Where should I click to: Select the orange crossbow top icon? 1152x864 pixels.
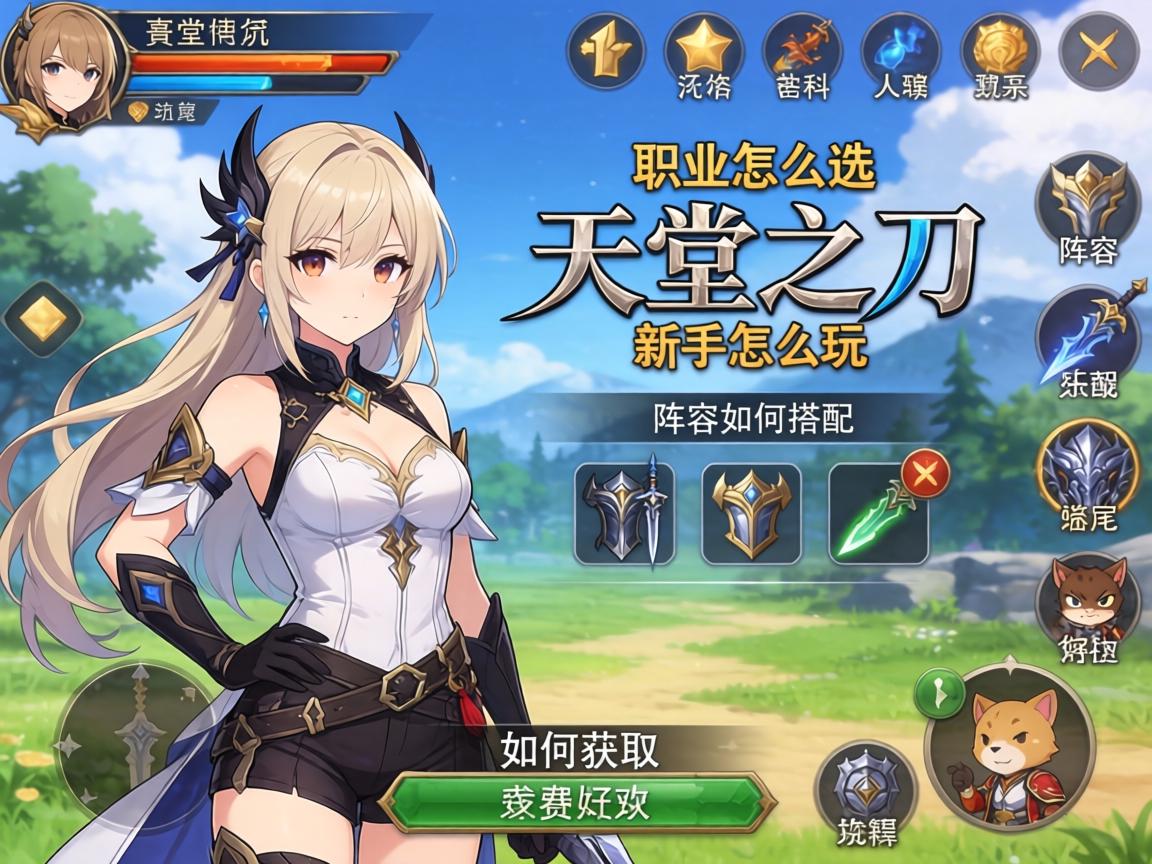coord(801,48)
